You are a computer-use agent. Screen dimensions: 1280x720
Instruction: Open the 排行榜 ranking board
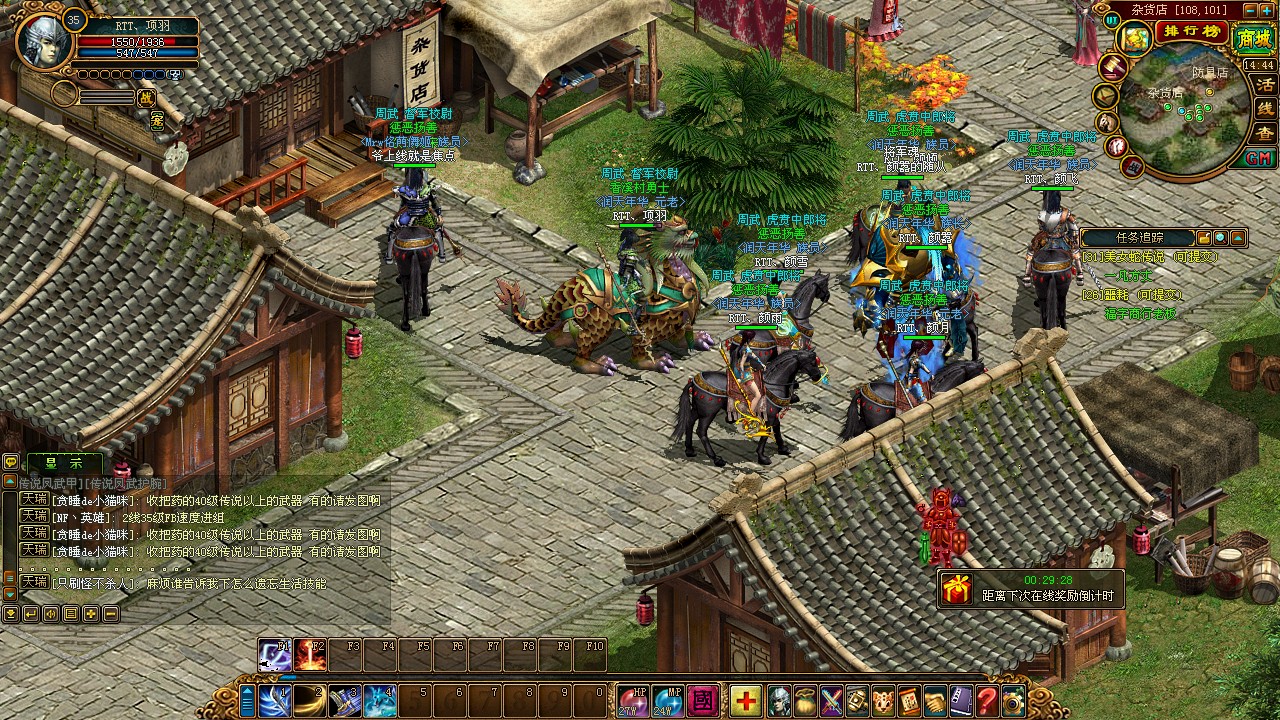(x=1191, y=32)
